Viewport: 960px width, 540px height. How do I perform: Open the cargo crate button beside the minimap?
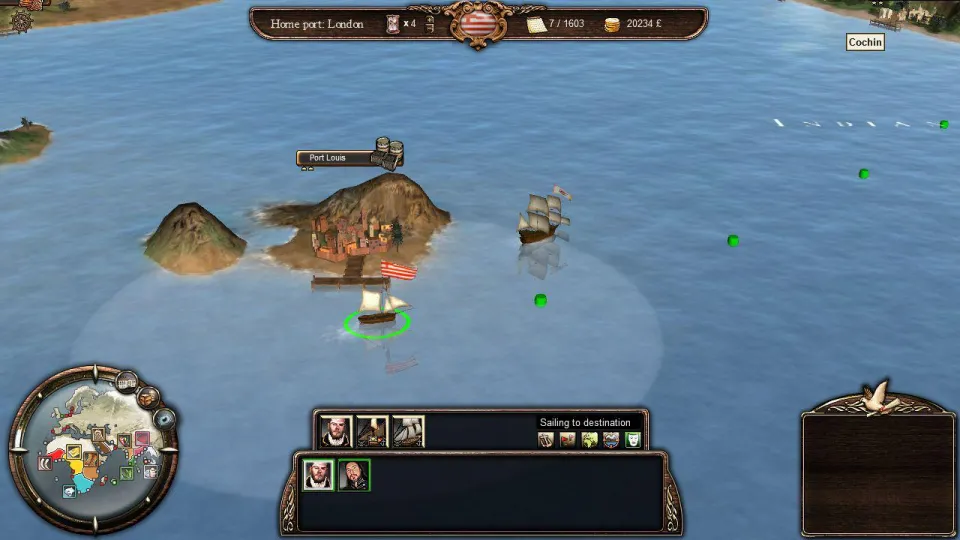(x=148, y=397)
